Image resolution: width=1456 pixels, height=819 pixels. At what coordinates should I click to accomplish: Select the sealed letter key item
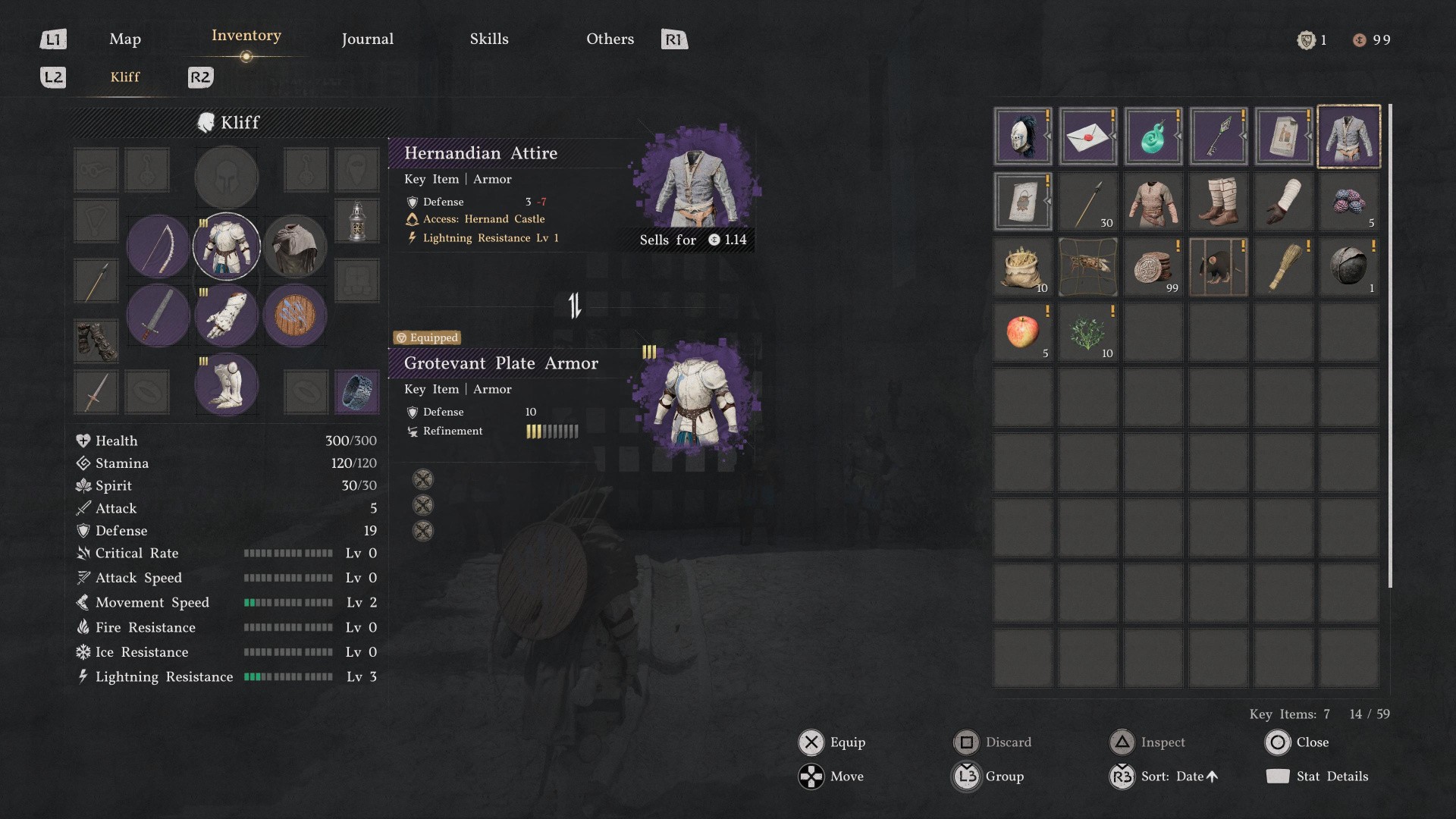click(x=1087, y=136)
